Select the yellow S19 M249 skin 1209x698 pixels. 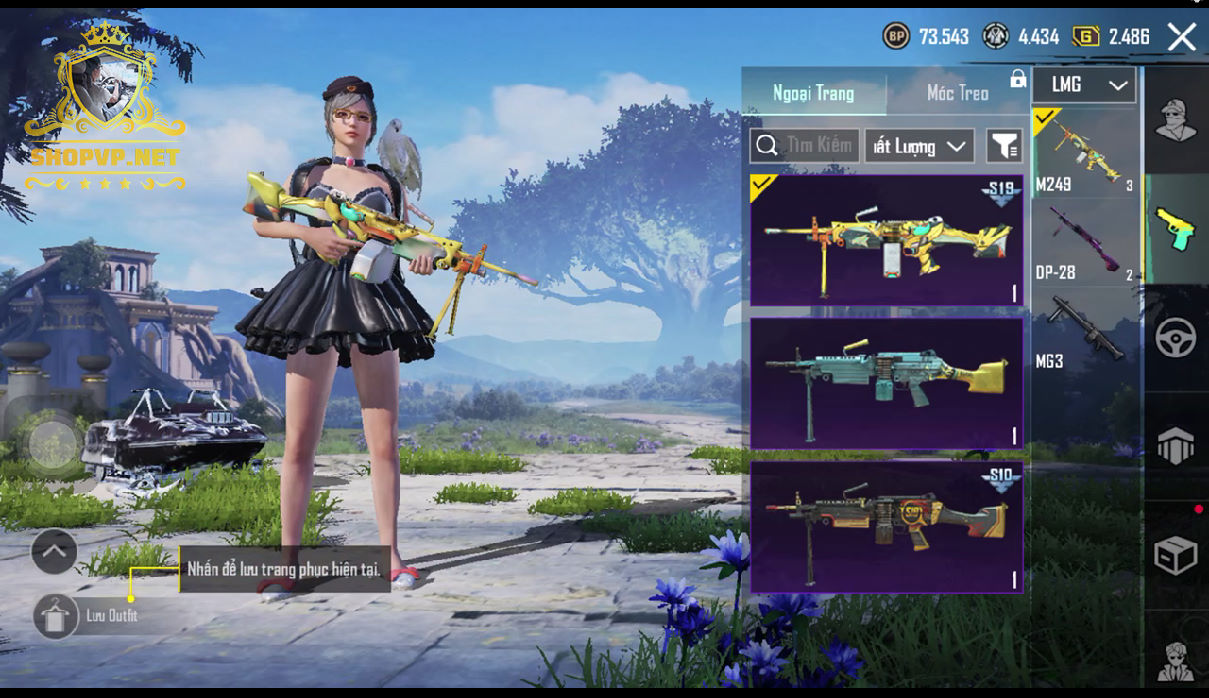(886, 240)
